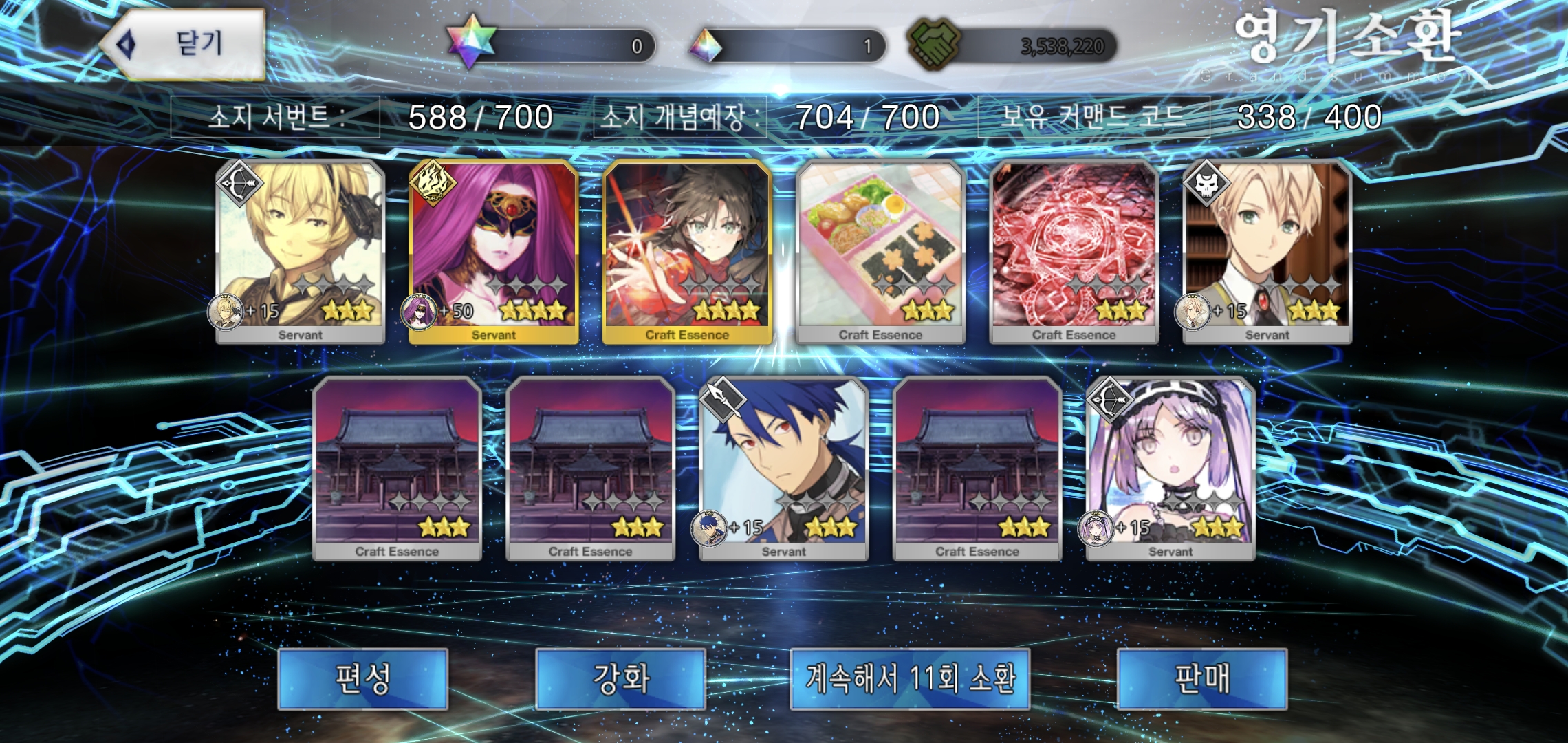Open the 판매 sell menu

tap(1201, 678)
